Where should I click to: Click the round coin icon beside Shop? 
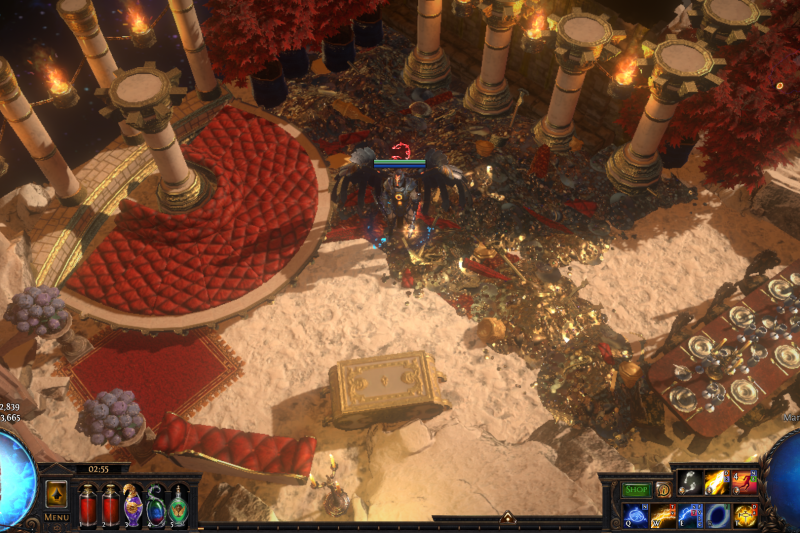pos(663,489)
